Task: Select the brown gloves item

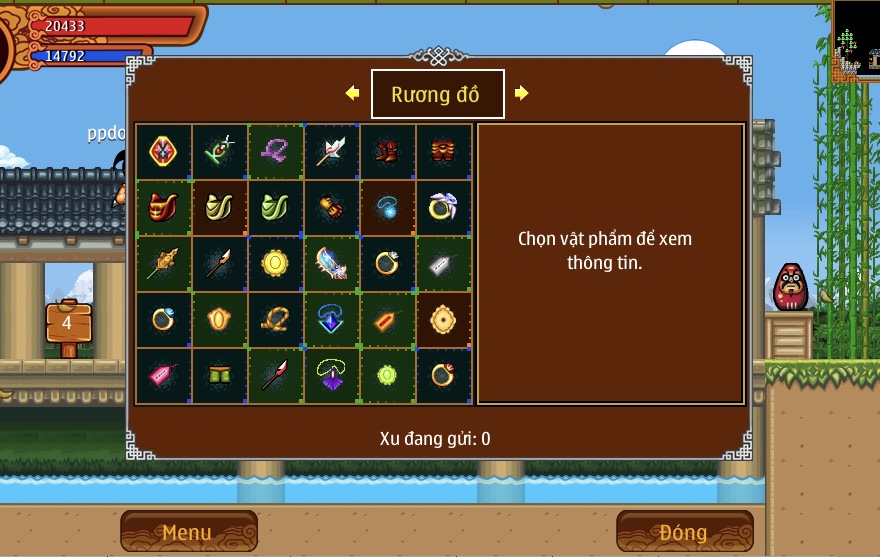Action: (x=331, y=208)
